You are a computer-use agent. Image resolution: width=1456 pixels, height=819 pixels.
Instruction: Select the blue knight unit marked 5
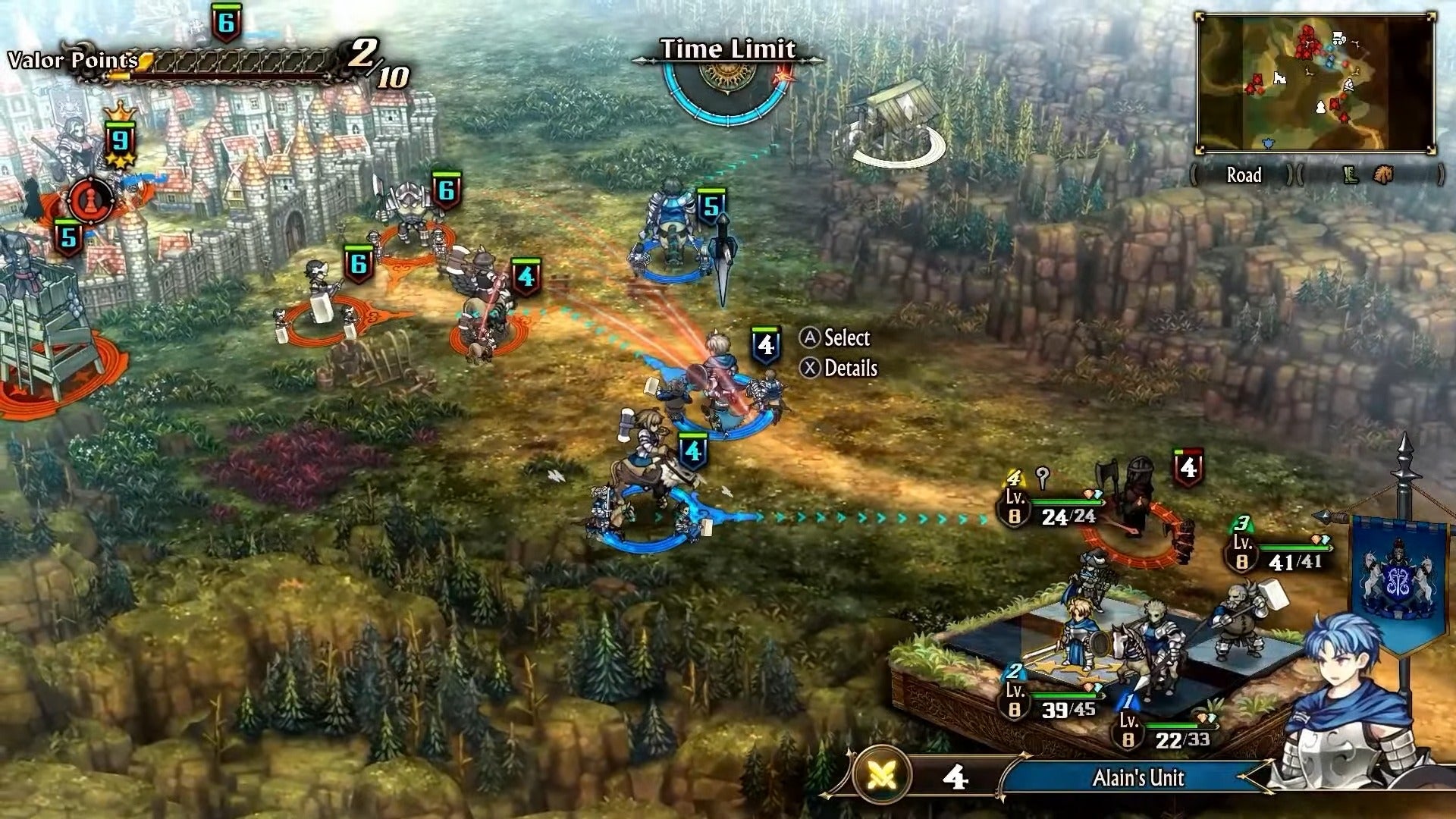[711, 205]
